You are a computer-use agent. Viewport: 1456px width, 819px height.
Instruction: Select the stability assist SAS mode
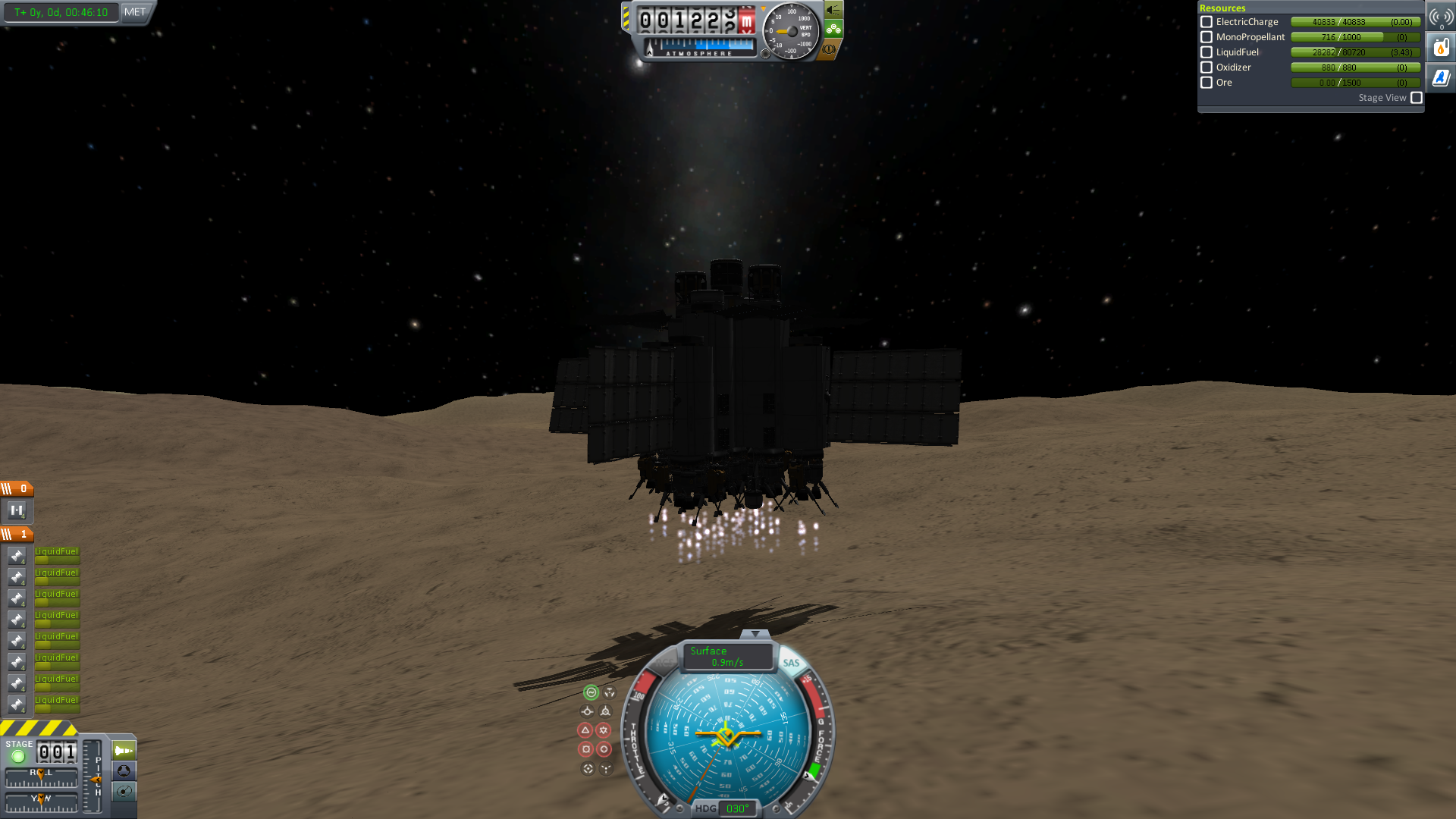[591, 692]
